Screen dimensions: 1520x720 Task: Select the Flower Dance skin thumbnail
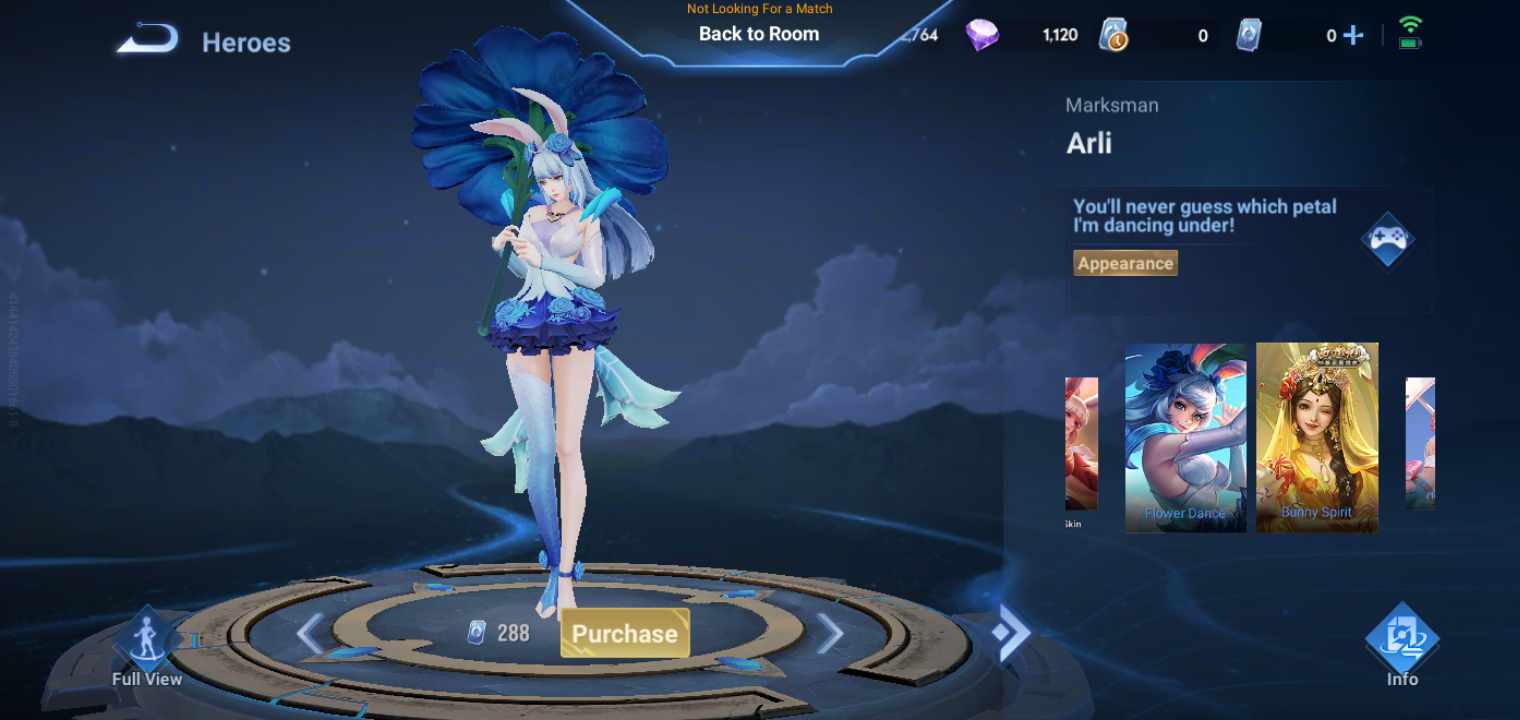(x=1185, y=440)
